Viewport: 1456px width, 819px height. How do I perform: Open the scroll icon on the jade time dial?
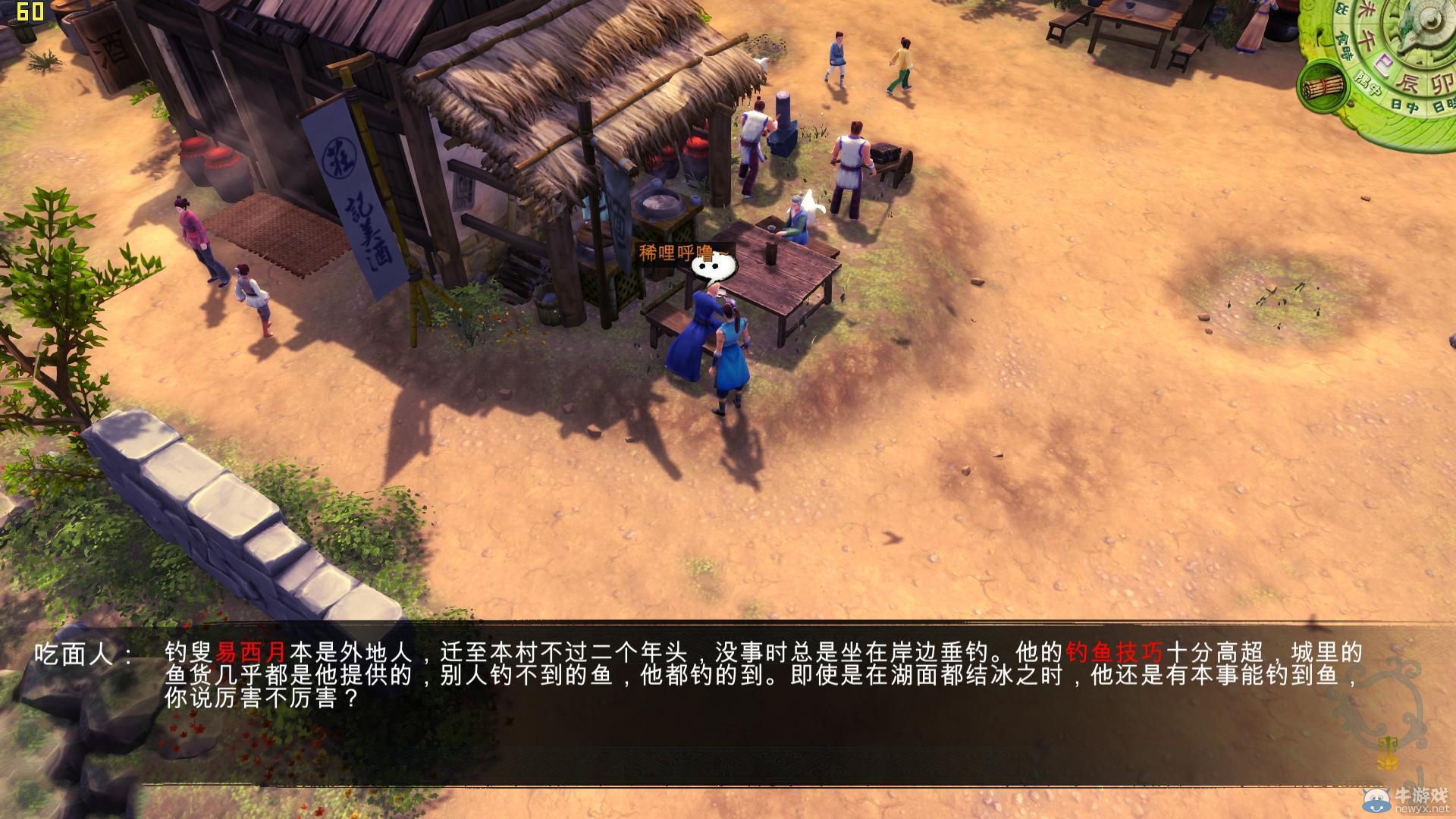point(1325,86)
